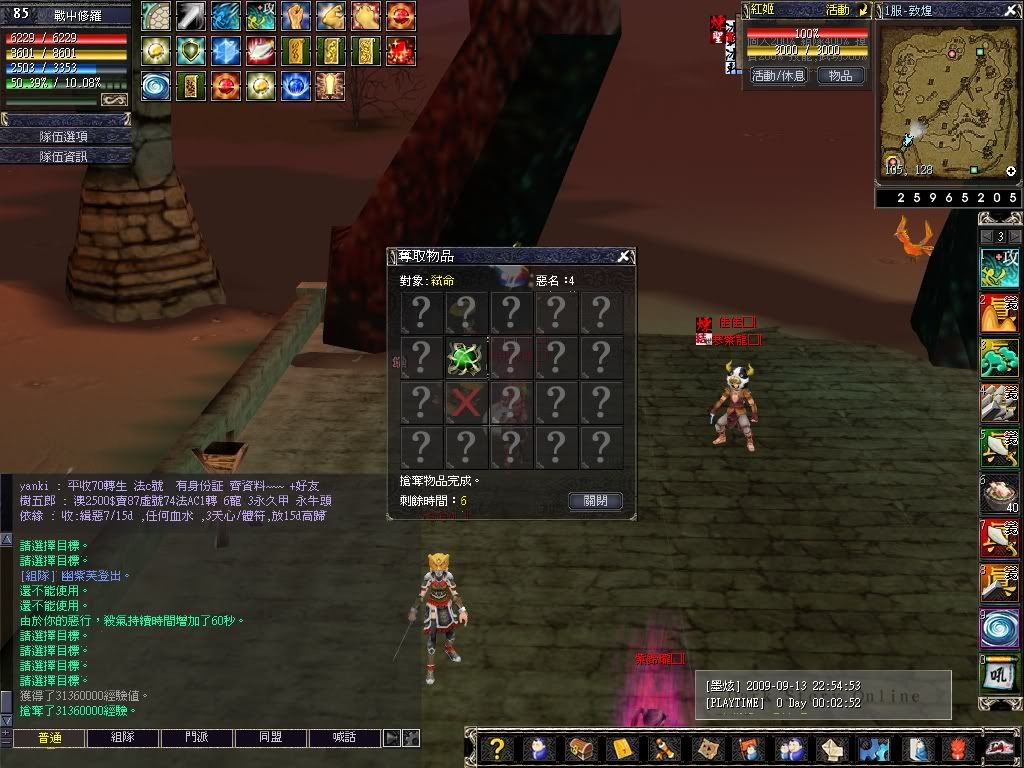Switch to the 組隊 party chat tab
The image size is (1024, 768).
click(x=122, y=738)
